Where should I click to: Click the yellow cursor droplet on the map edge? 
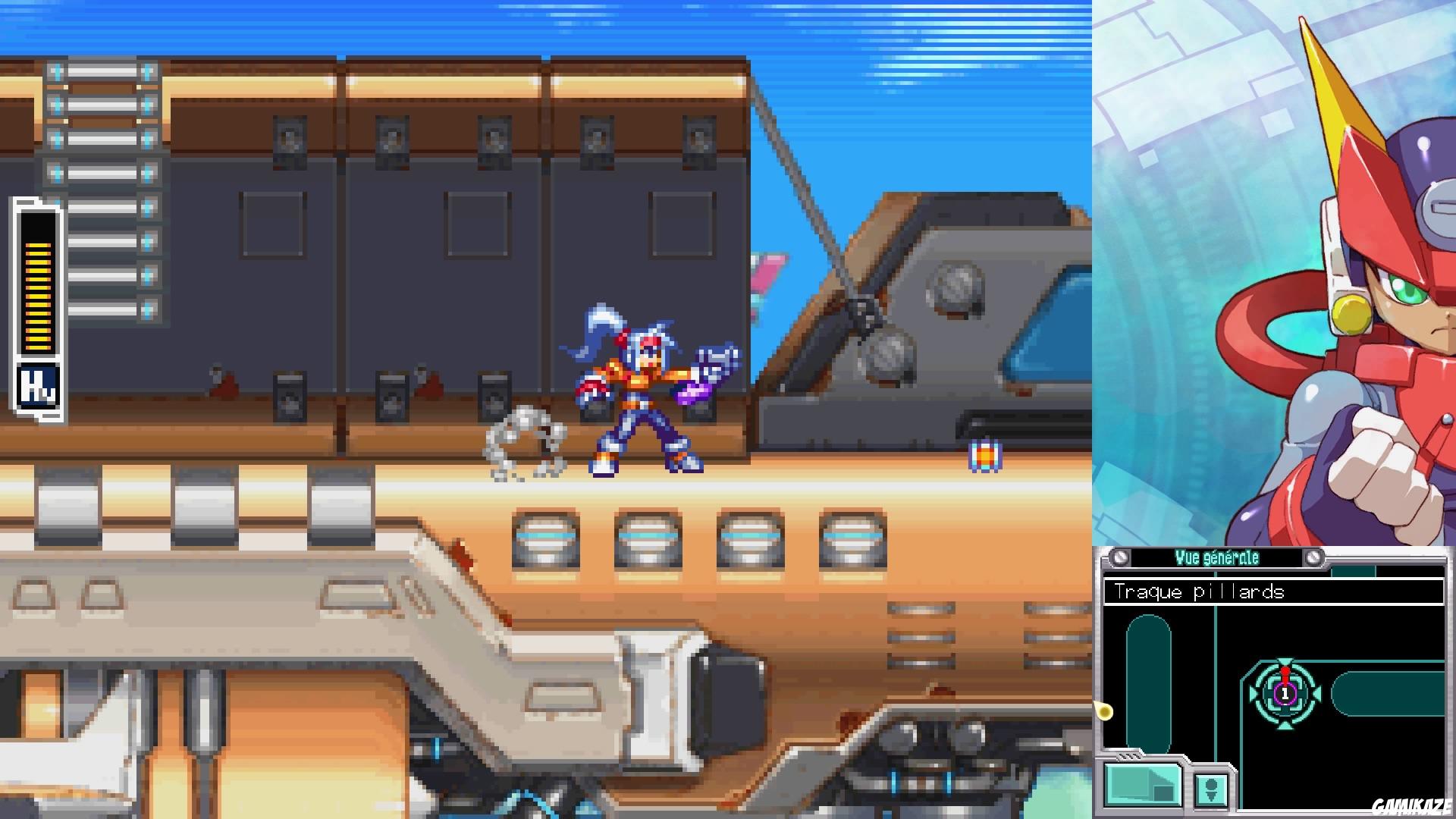click(1104, 711)
